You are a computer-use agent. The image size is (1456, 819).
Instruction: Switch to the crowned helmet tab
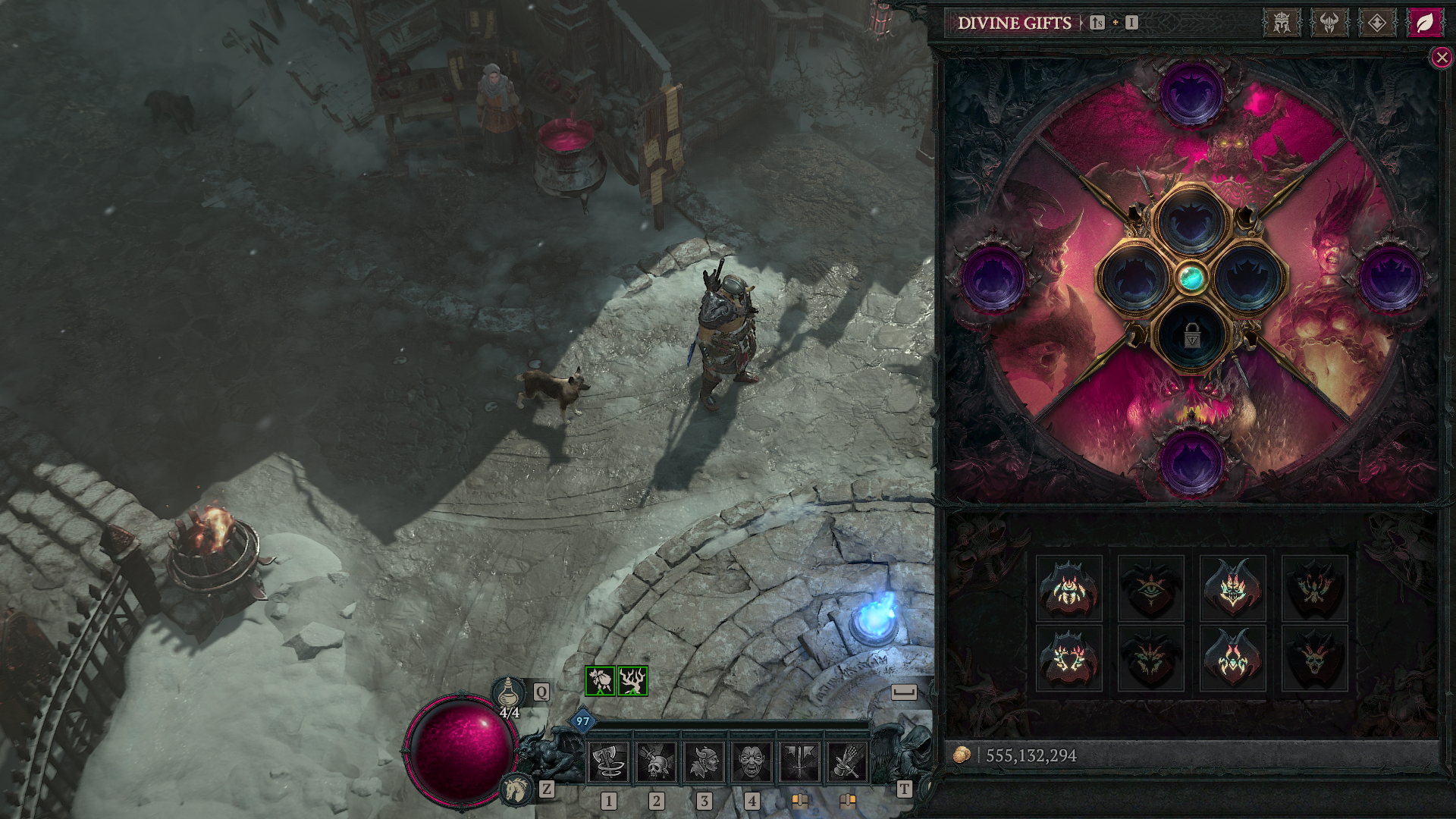click(1282, 23)
